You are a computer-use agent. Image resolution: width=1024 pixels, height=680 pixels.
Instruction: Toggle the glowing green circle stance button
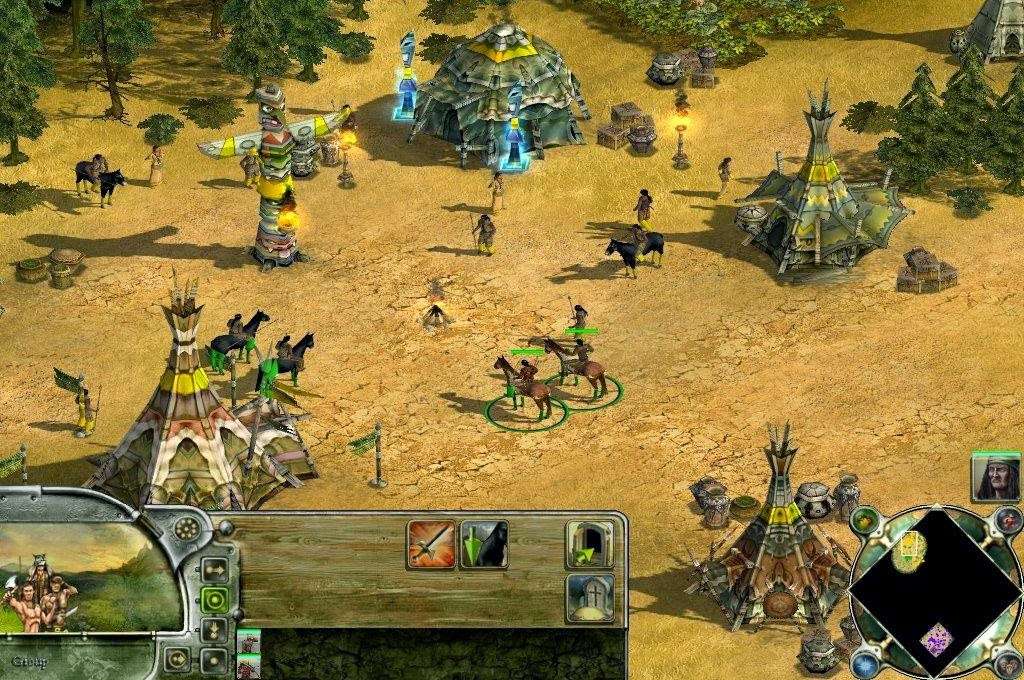[x=213, y=600]
